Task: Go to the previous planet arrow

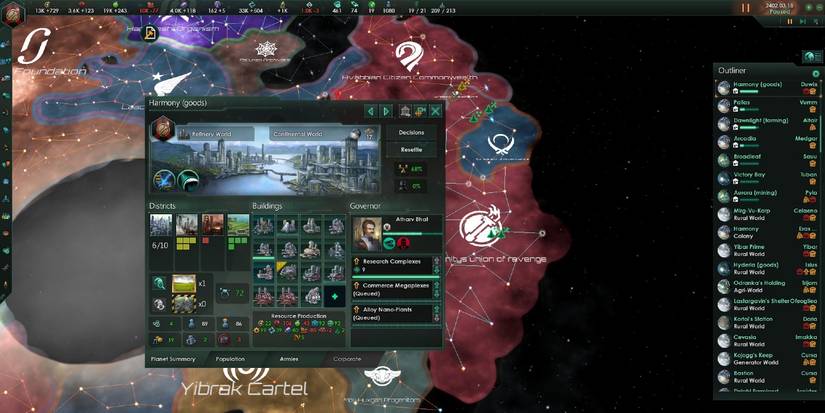Action: tap(370, 111)
